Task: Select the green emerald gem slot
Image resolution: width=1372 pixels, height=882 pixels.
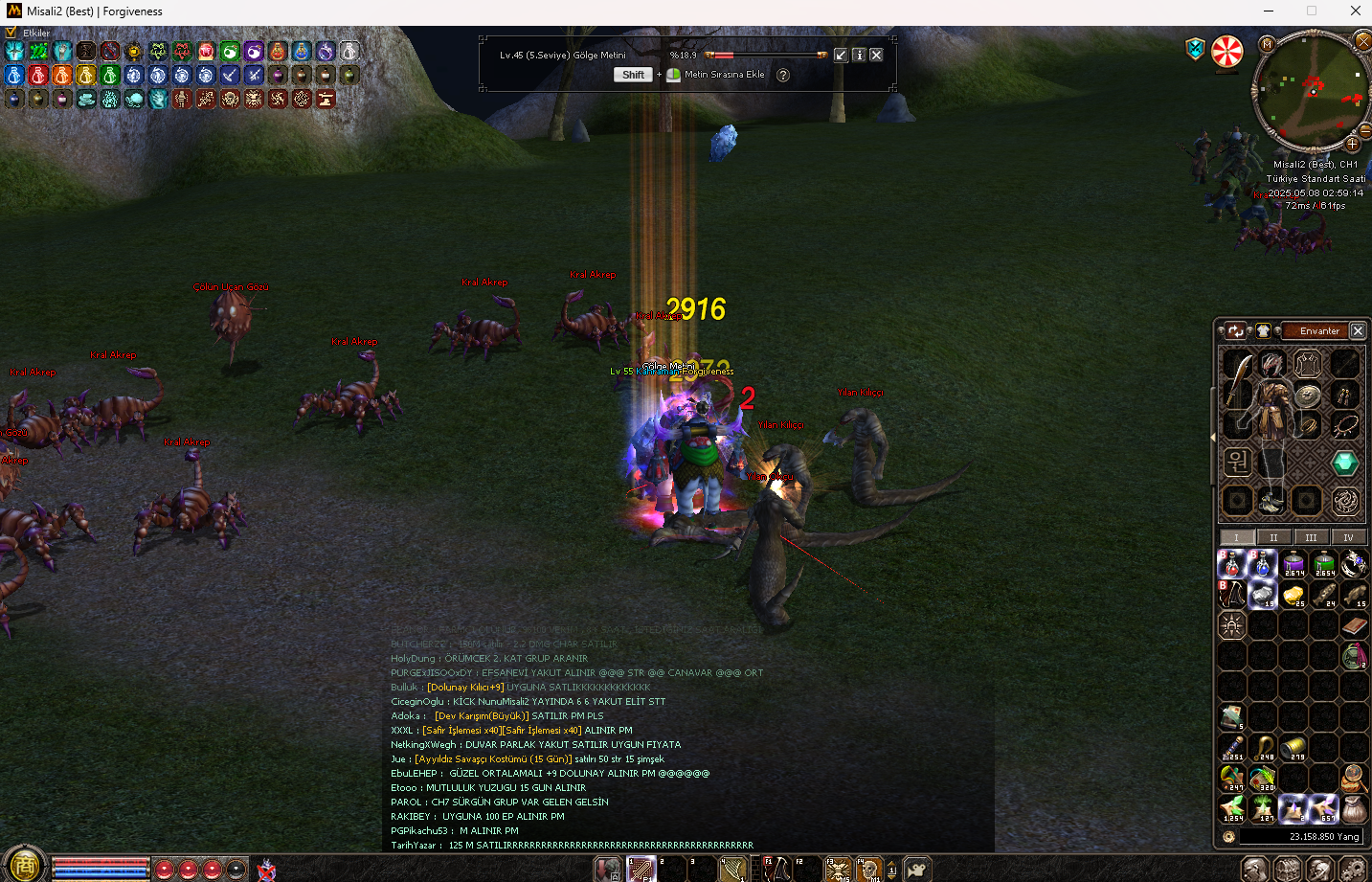Action: pyautogui.click(x=1345, y=464)
